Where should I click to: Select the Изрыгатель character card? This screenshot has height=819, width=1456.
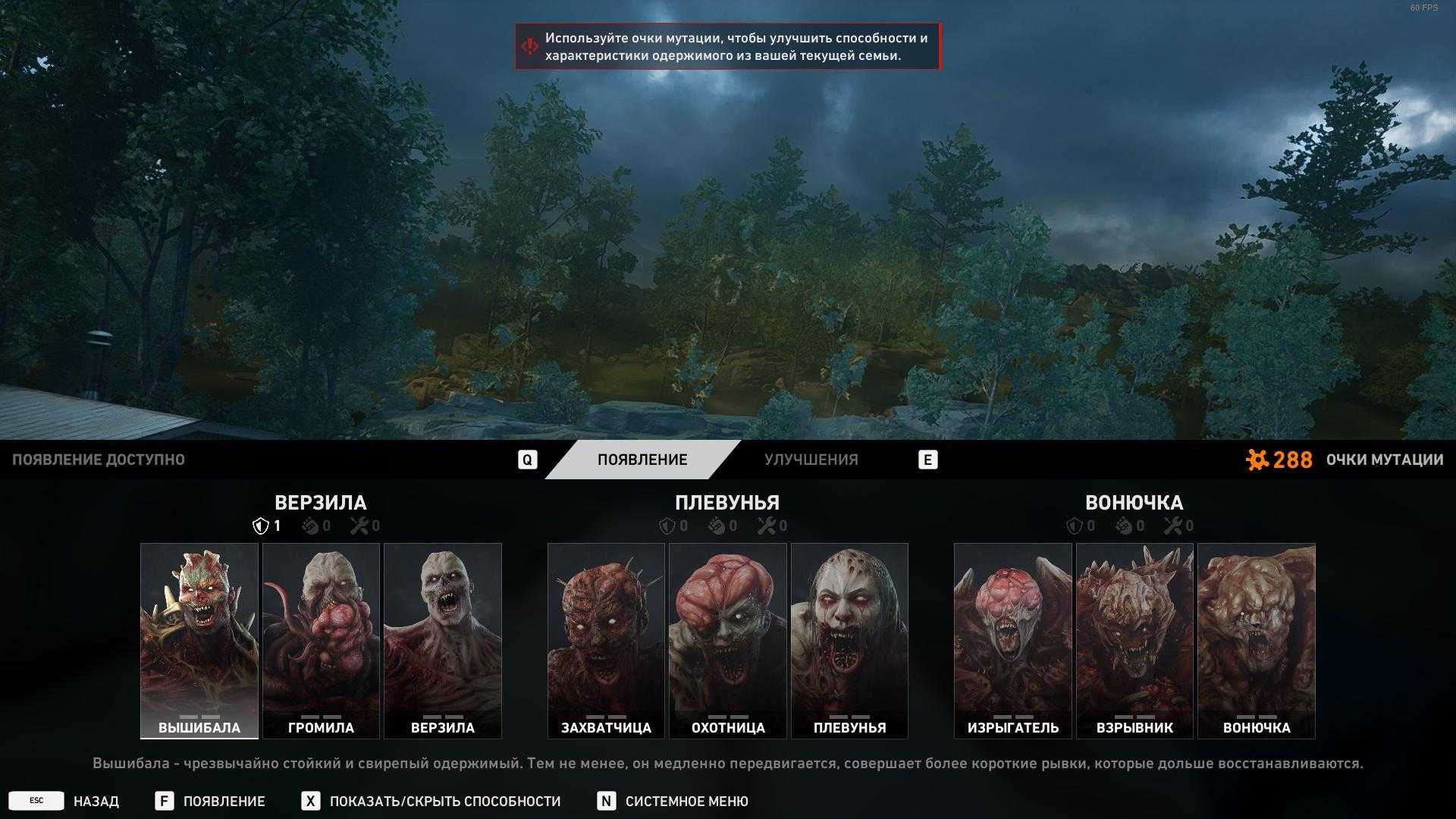pos(1013,640)
